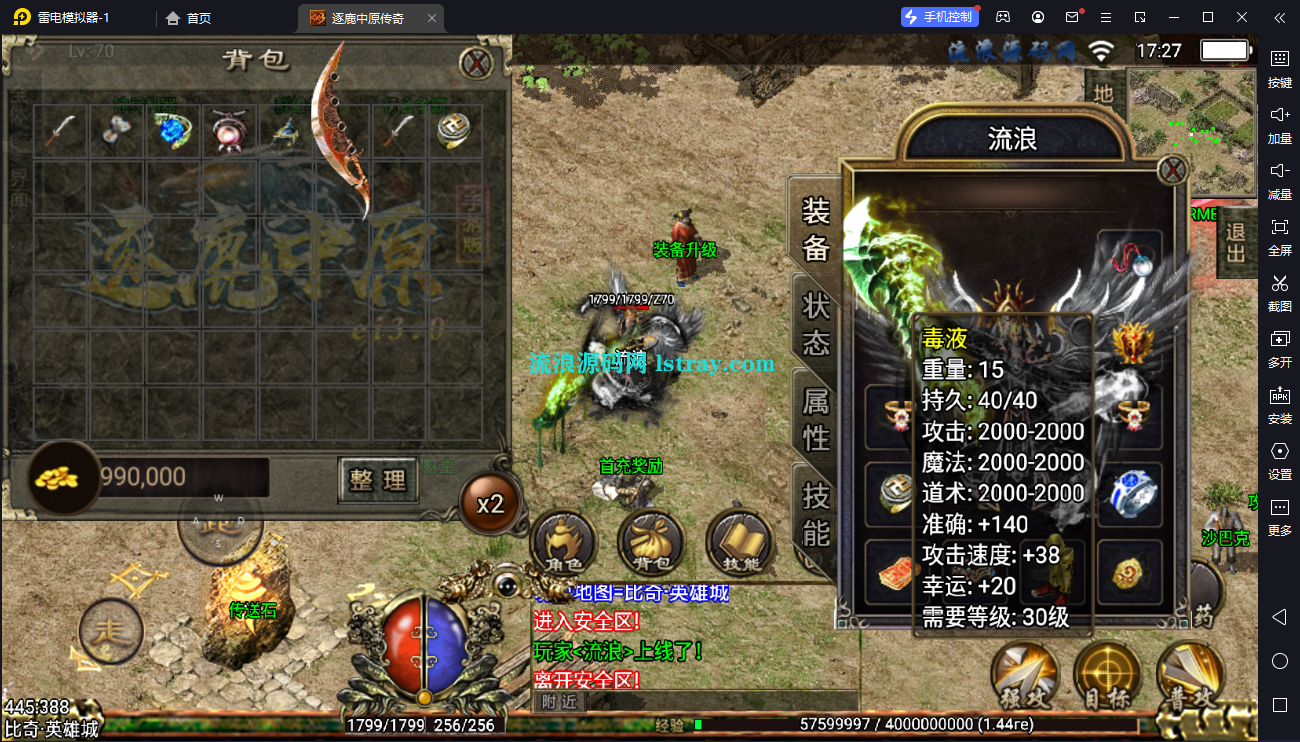Switch to the 装备 equipment tab

point(816,228)
